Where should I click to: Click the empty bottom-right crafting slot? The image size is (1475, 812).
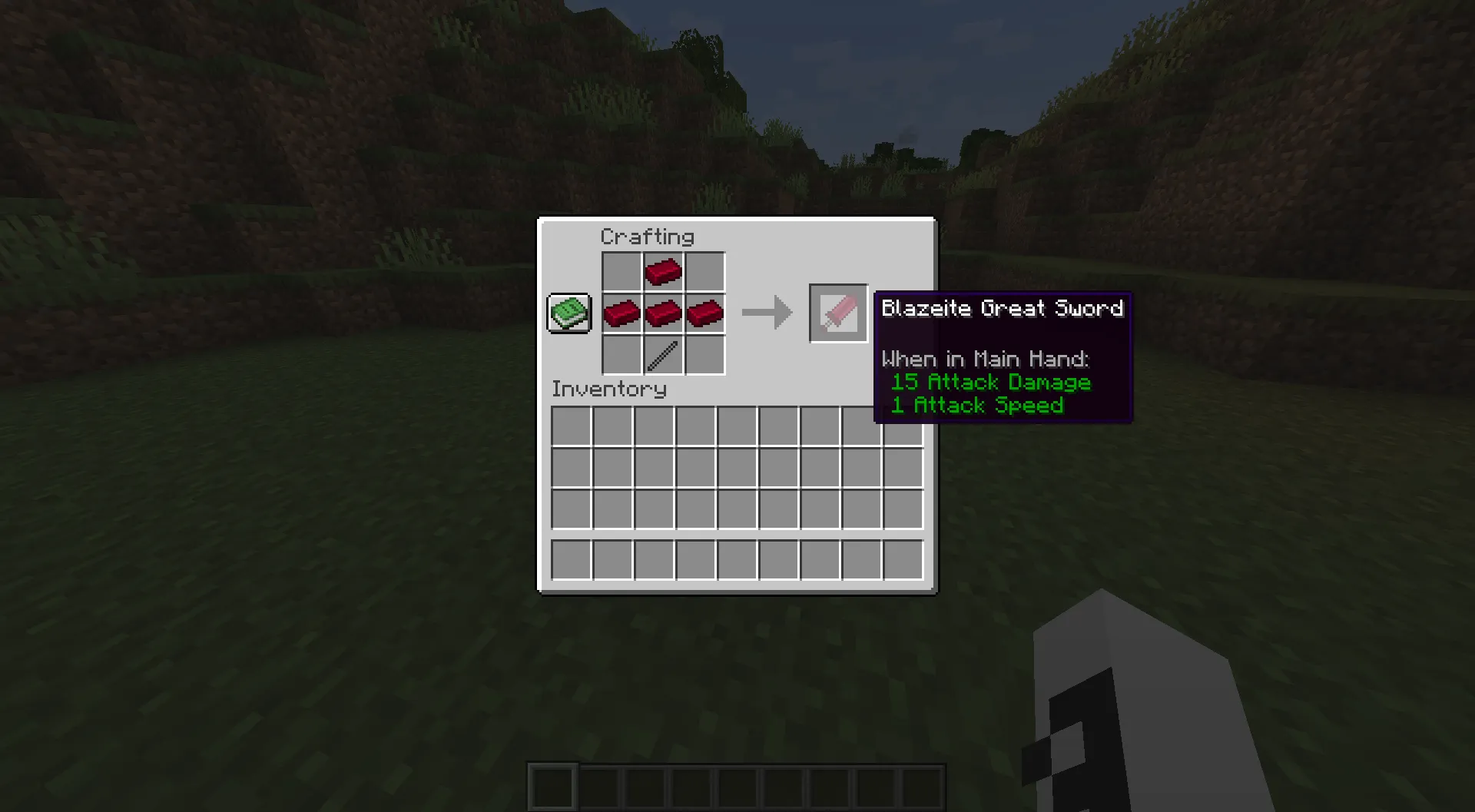click(704, 354)
